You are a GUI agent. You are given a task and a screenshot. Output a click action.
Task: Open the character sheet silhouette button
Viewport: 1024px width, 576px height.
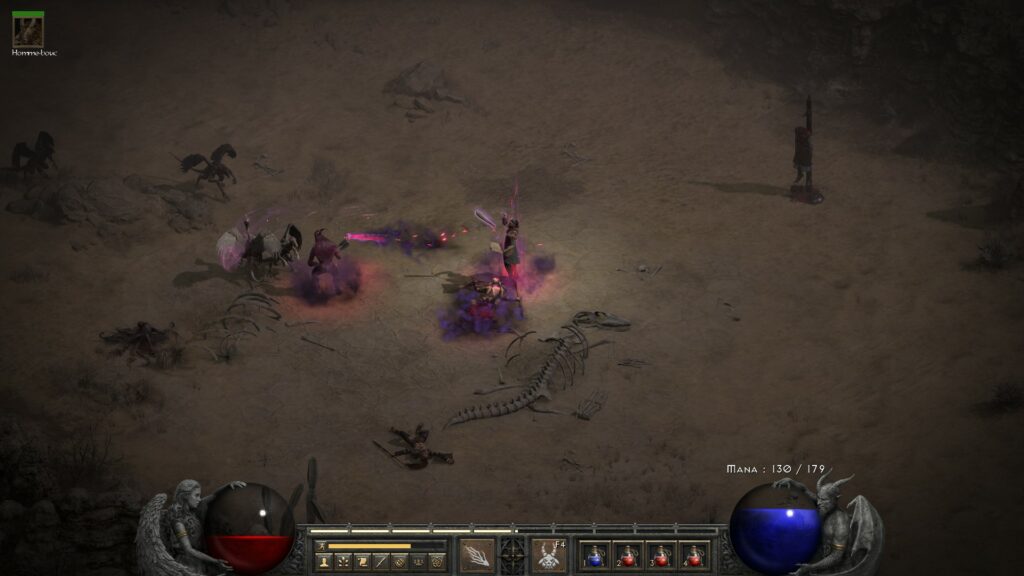pyautogui.click(x=324, y=562)
